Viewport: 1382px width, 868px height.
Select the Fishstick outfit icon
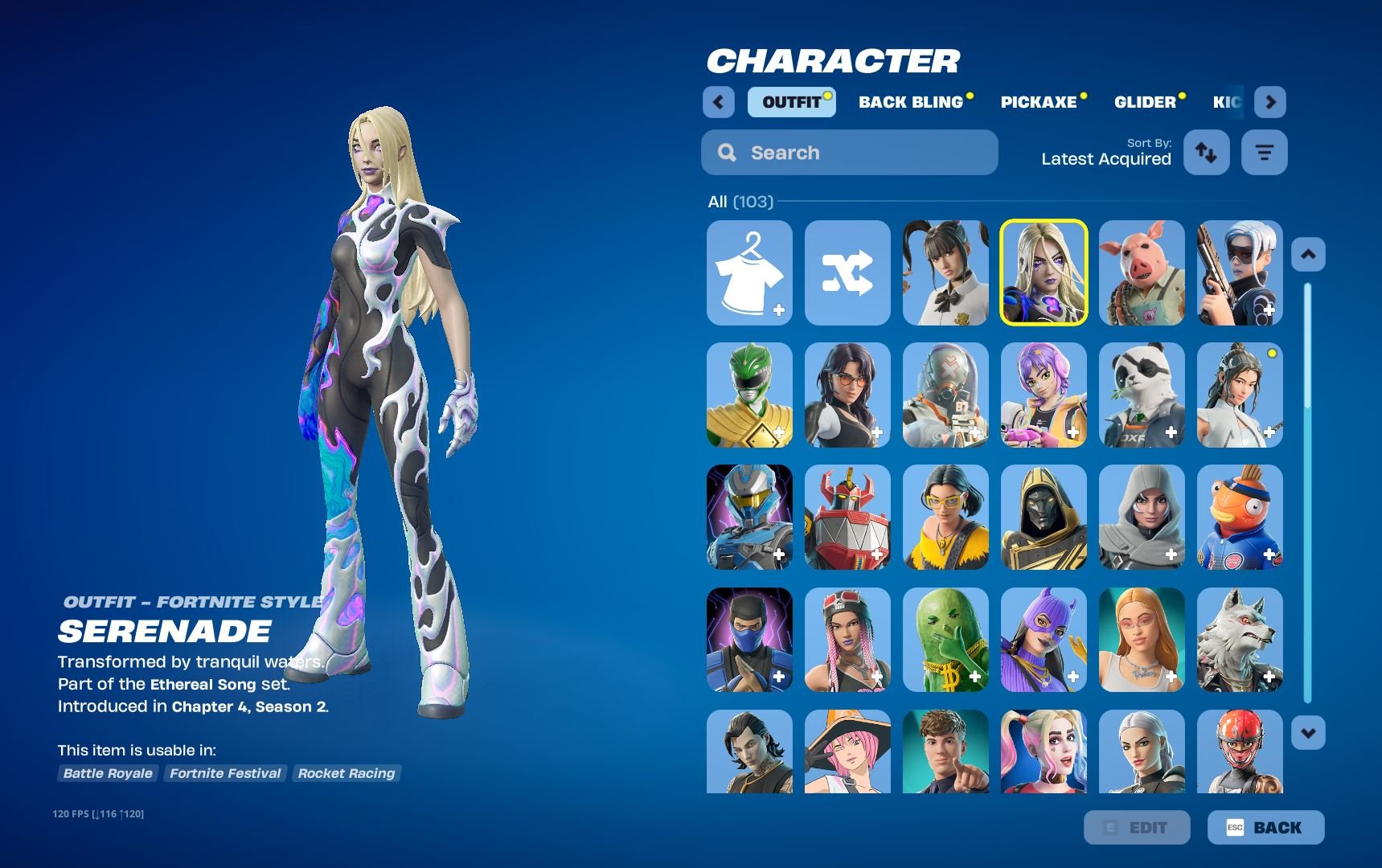(1239, 518)
